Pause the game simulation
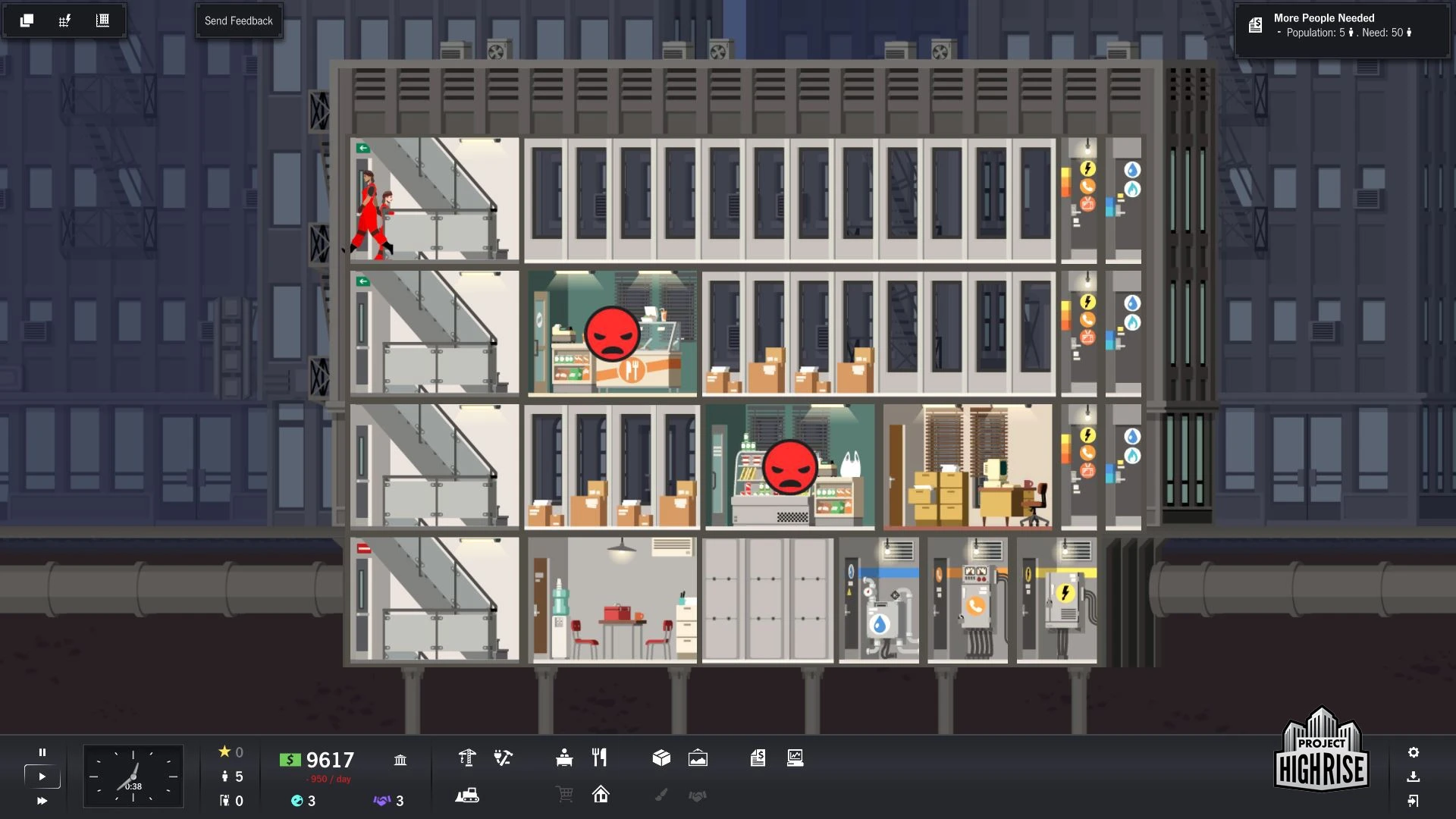The height and width of the screenshot is (819, 1456). pos(42,752)
